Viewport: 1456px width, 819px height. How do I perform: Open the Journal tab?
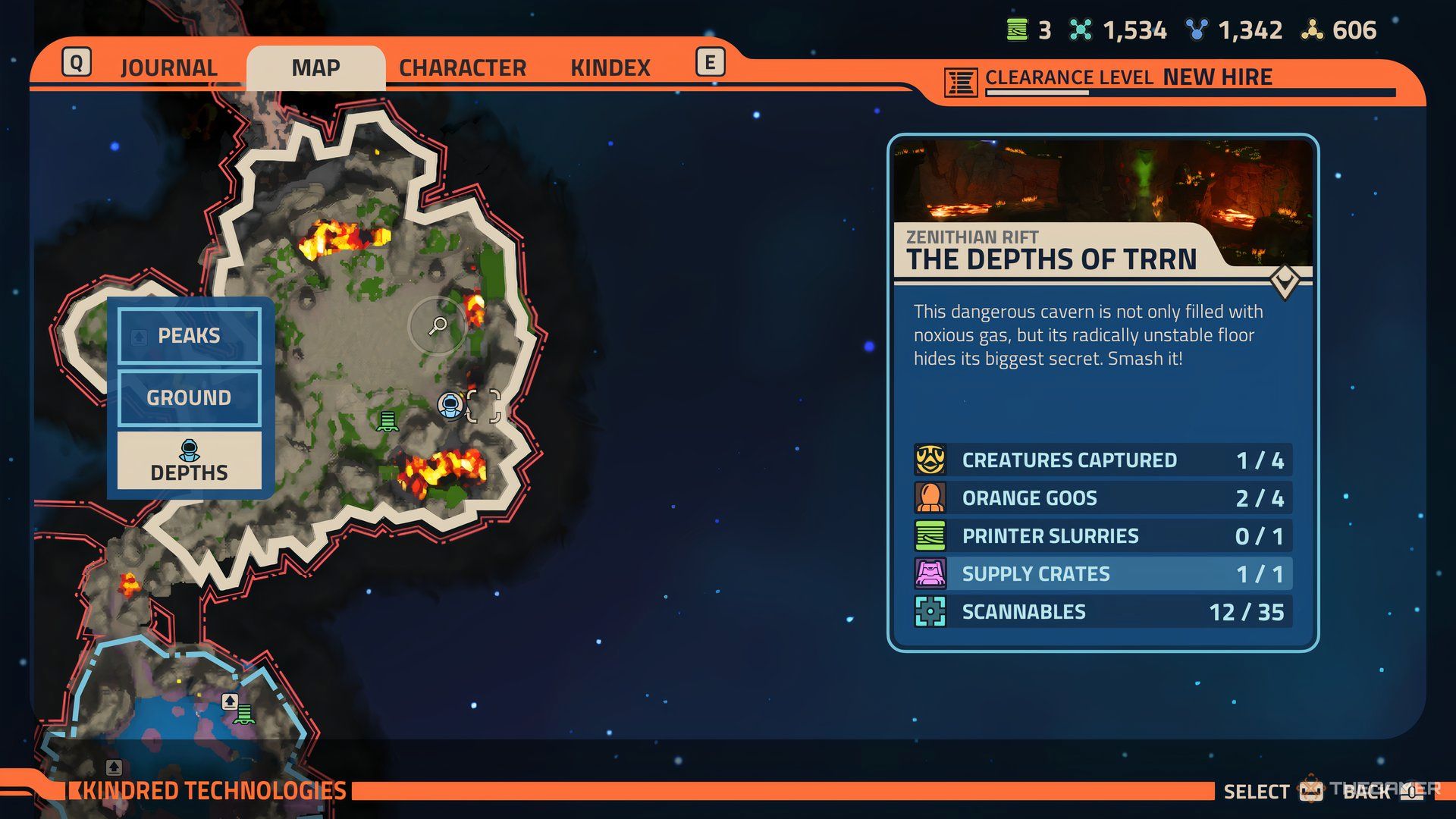168,67
